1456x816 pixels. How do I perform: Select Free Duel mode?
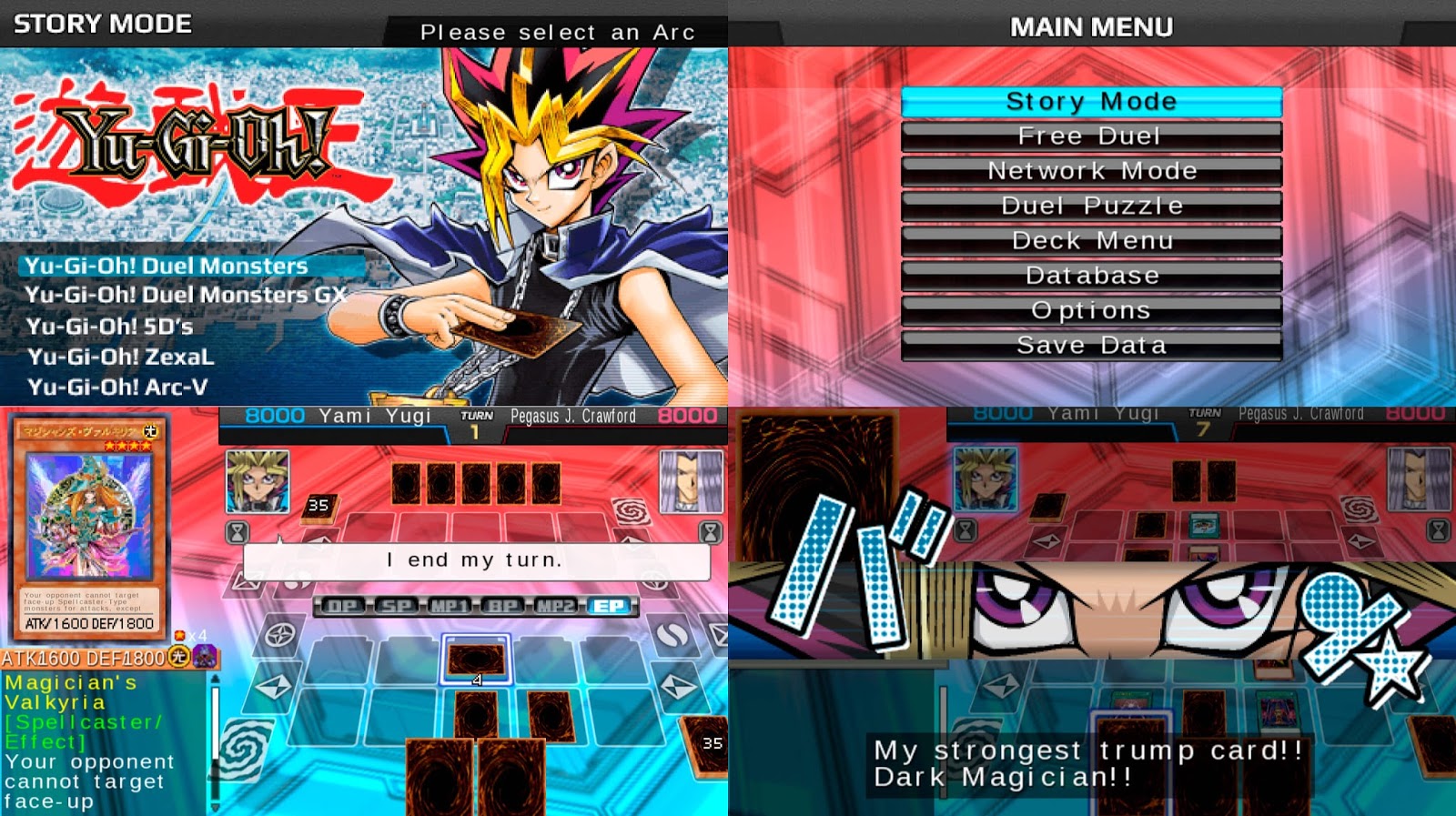click(1091, 136)
